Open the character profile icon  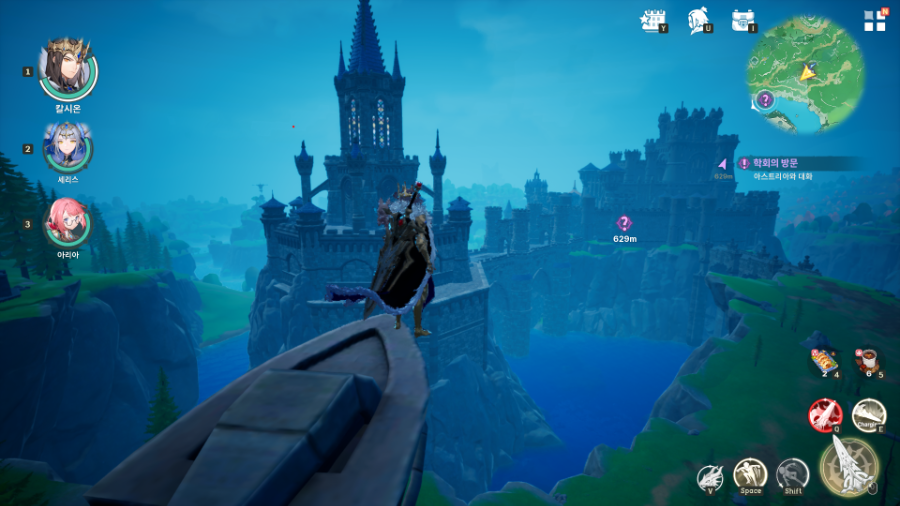[x=699, y=20]
